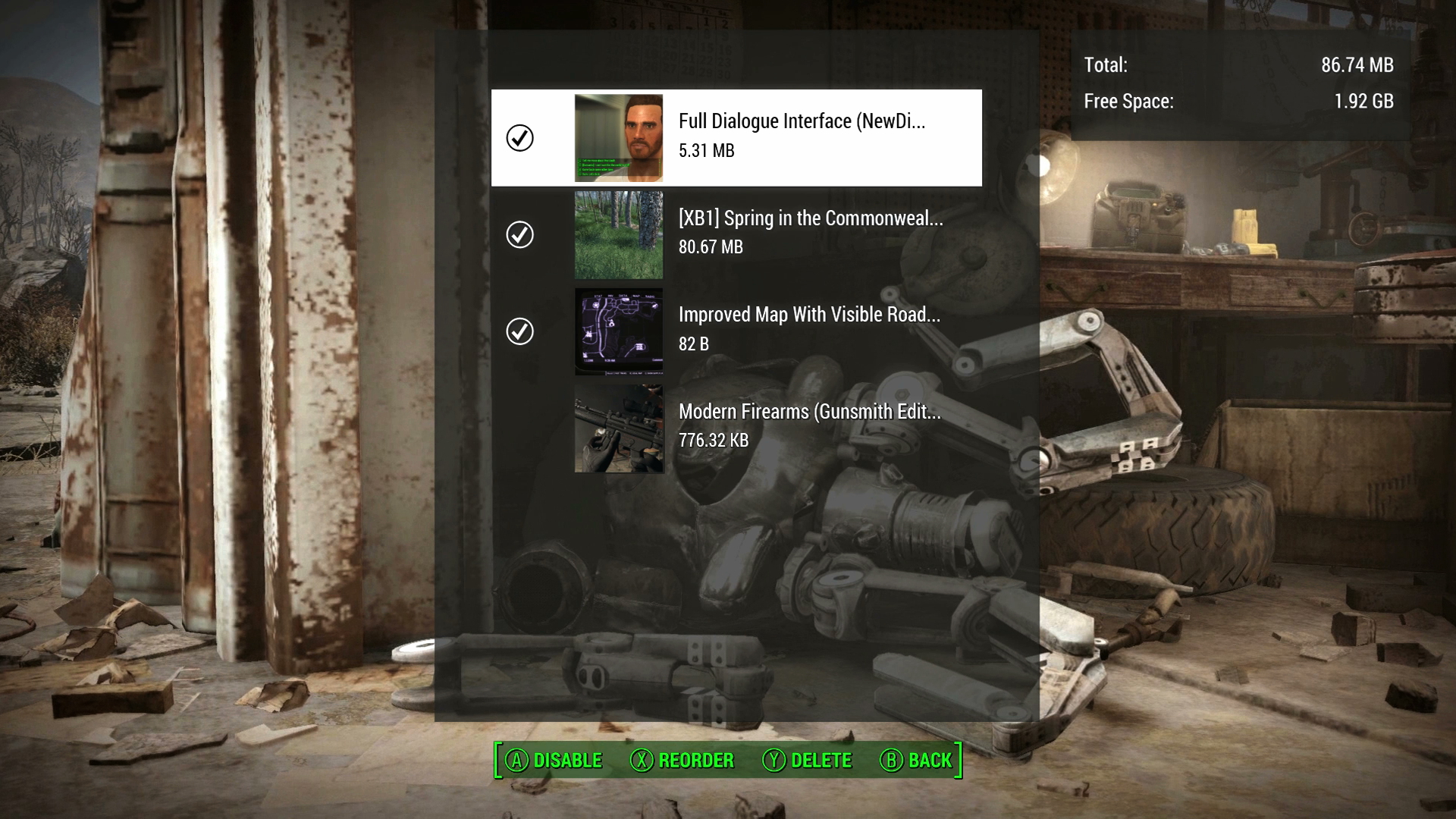Click the Modern Firearms rifle thumbnail

point(618,428)
